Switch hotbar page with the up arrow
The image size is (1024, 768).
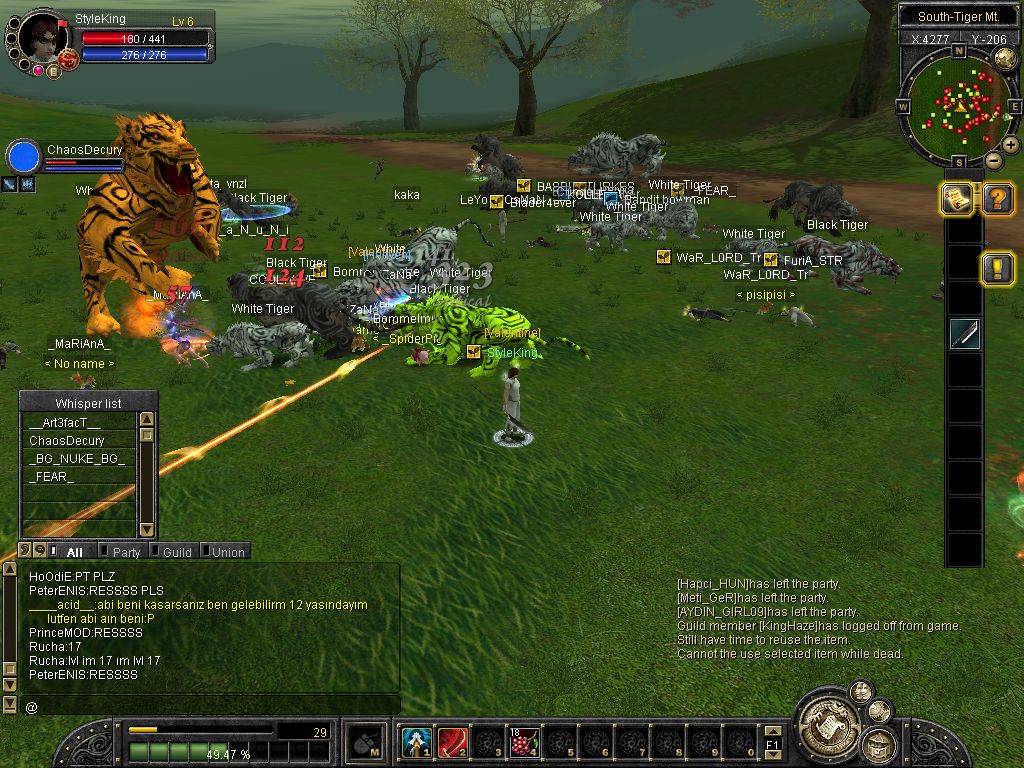coord(772,733)
